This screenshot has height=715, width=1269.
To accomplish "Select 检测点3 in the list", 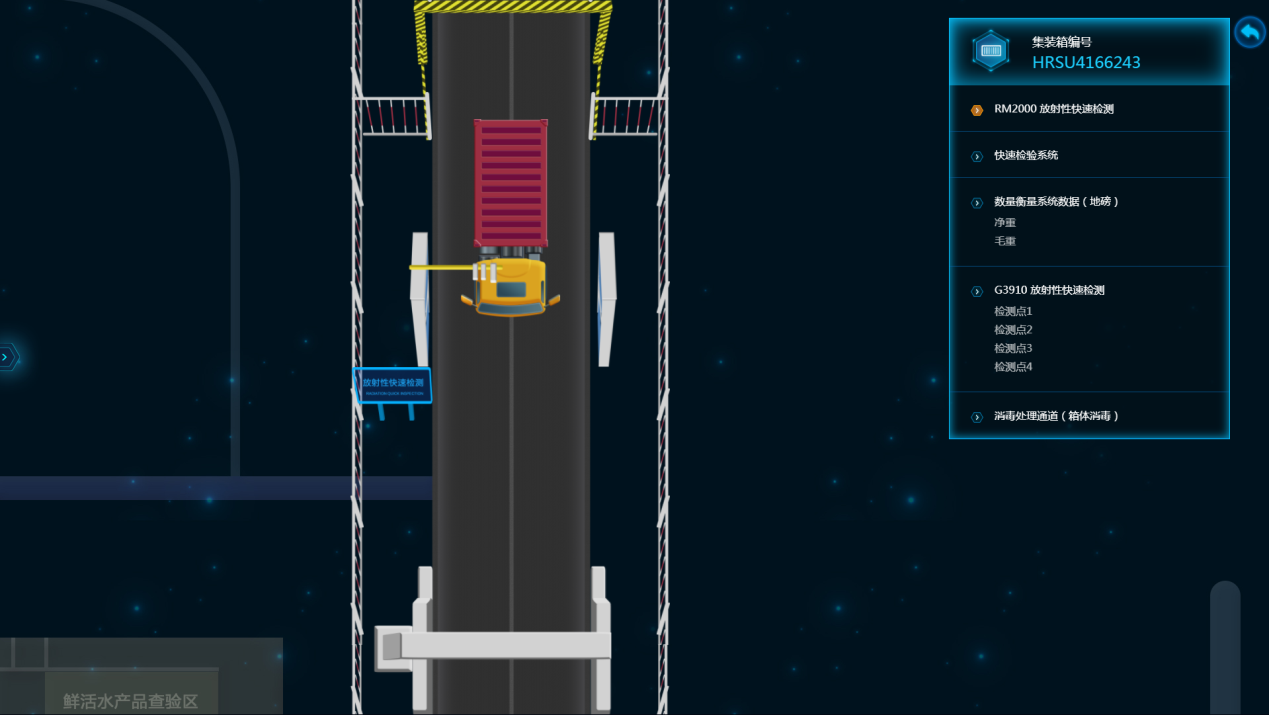I will click(x=1013, y=348).
